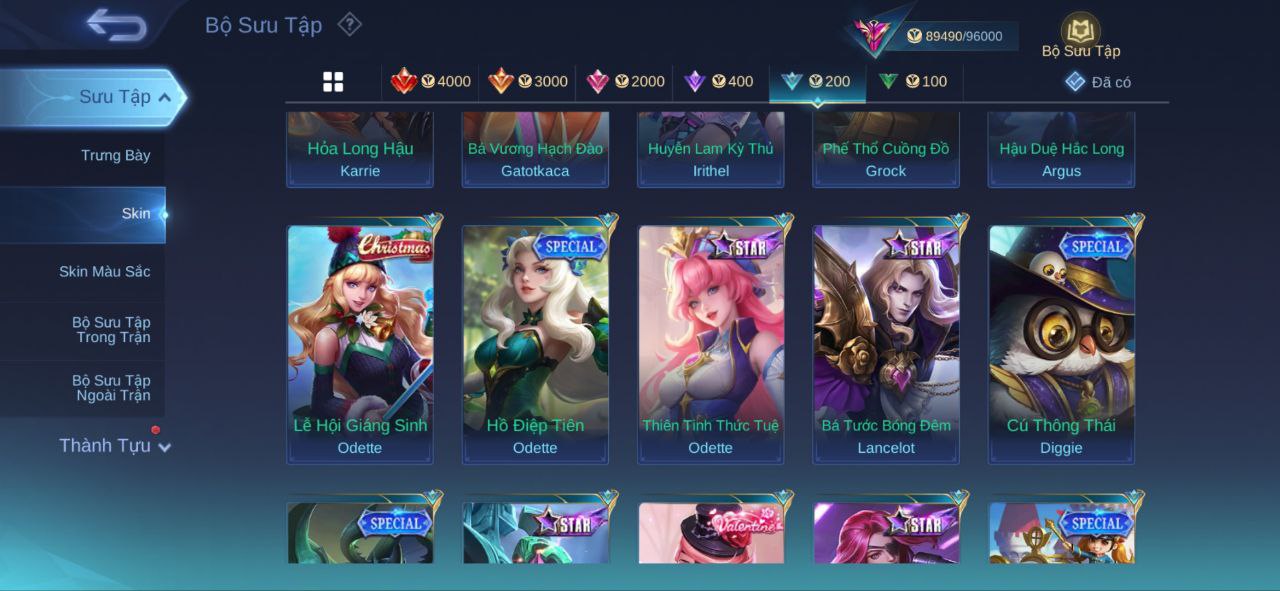Go back using the return arrow
The height and width of the screenshot is (591, 1280).
pos(116,25)
